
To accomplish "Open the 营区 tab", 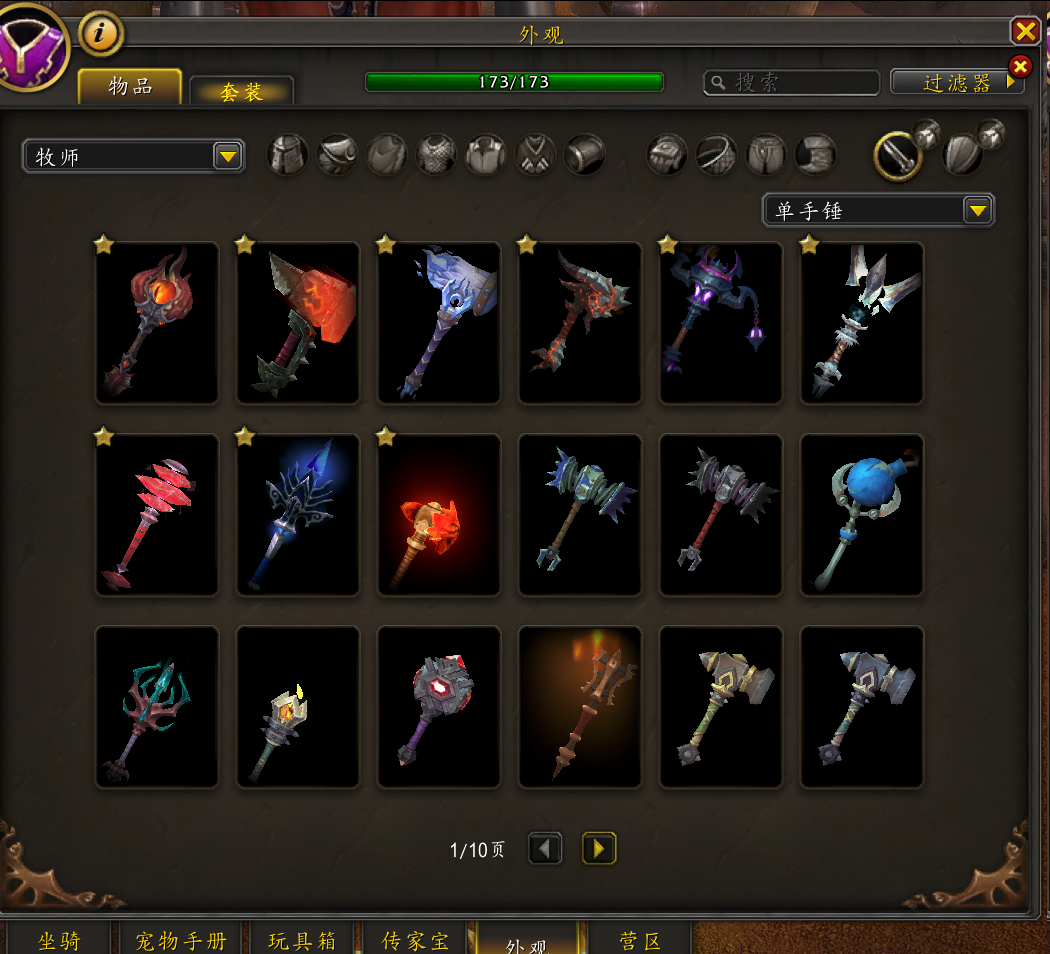I will 640,940.
